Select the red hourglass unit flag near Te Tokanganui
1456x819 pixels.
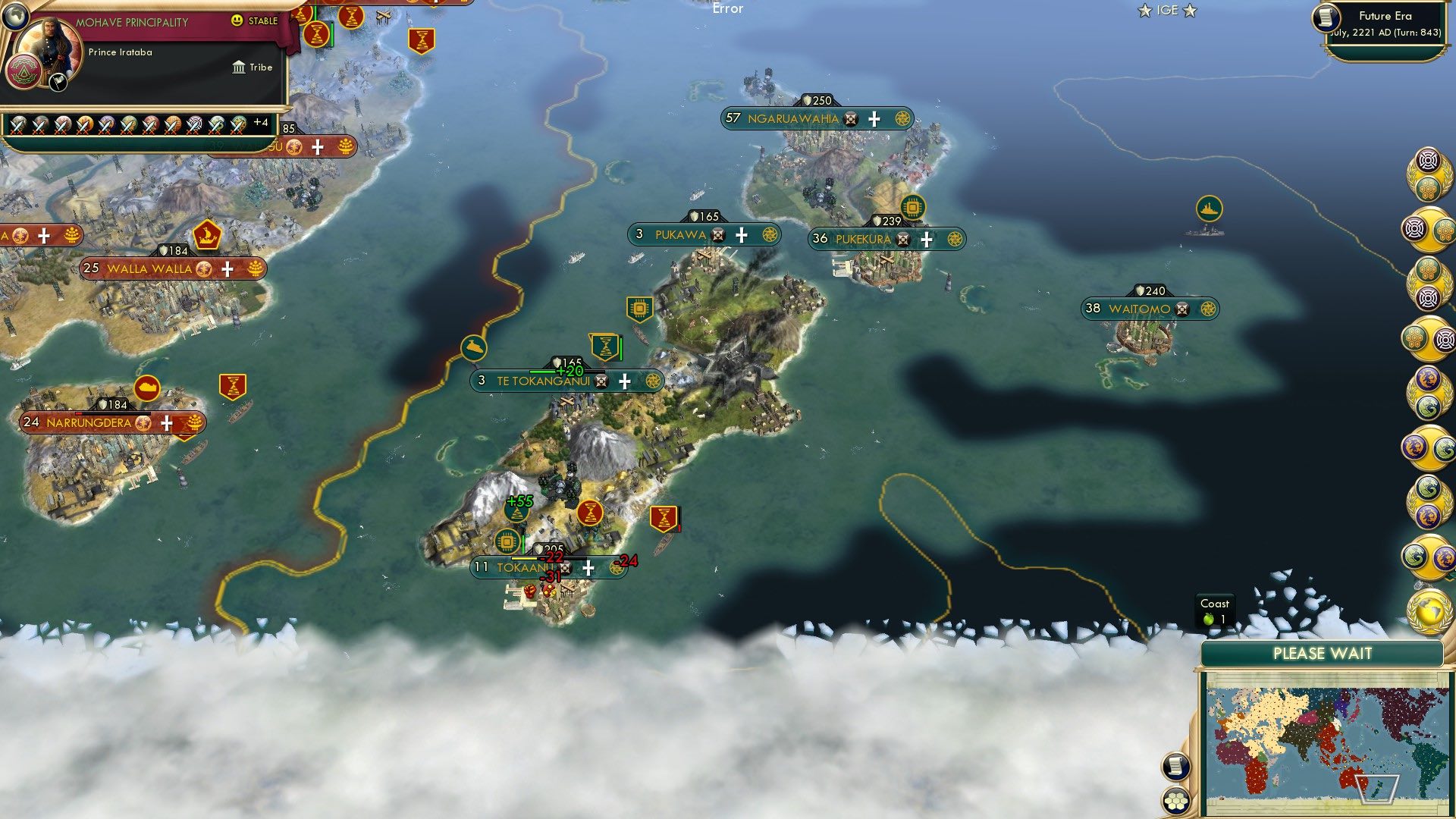pyautogui.click(x=604, y=347)
